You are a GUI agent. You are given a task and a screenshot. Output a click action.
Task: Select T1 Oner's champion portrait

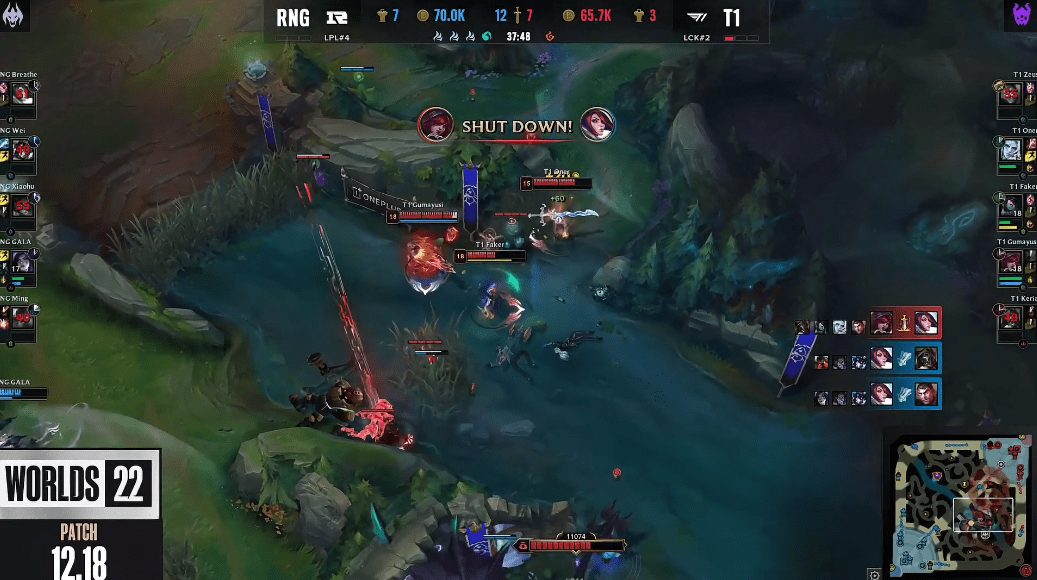1012,150
